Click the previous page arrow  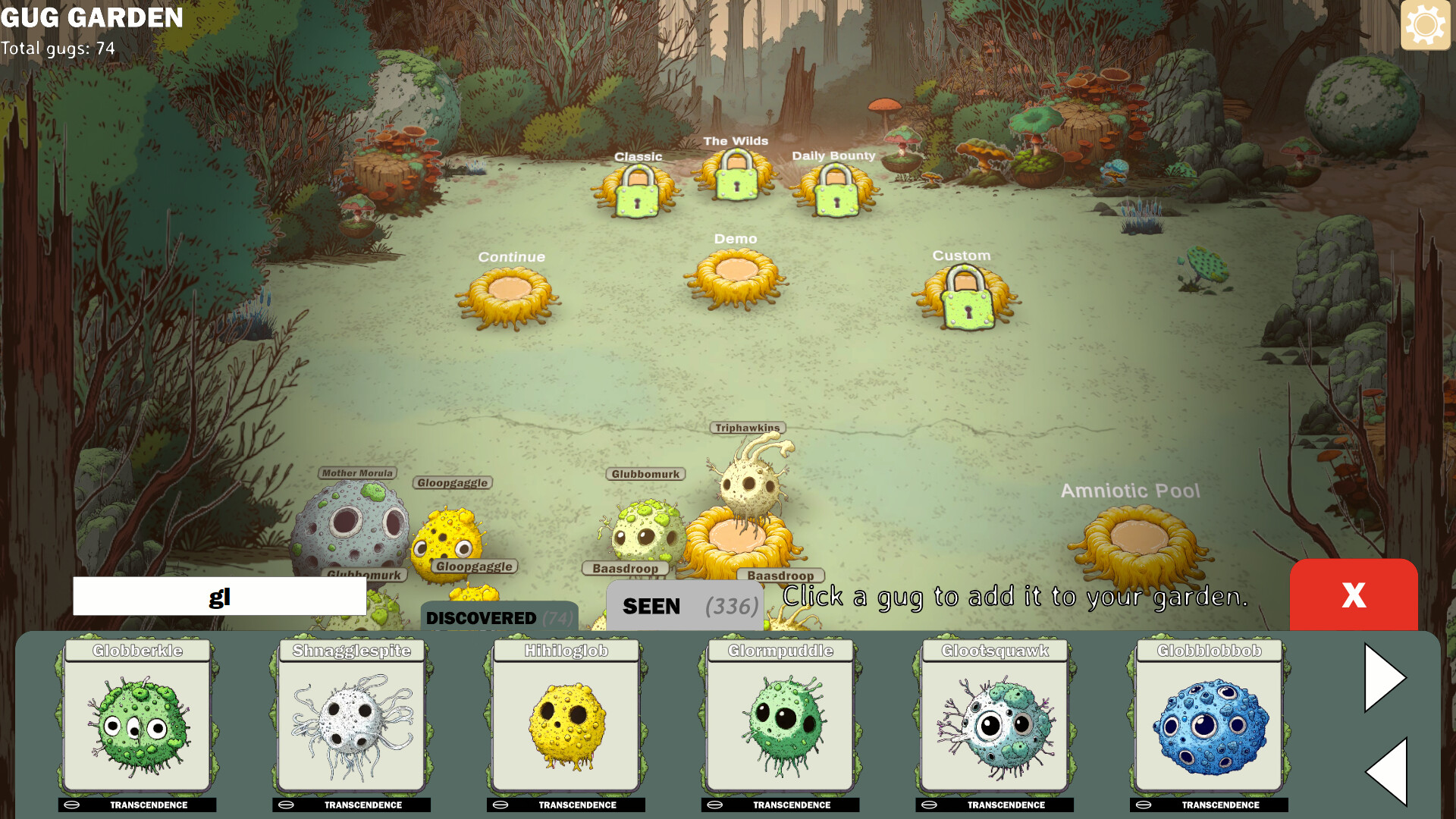[1385, 771]
